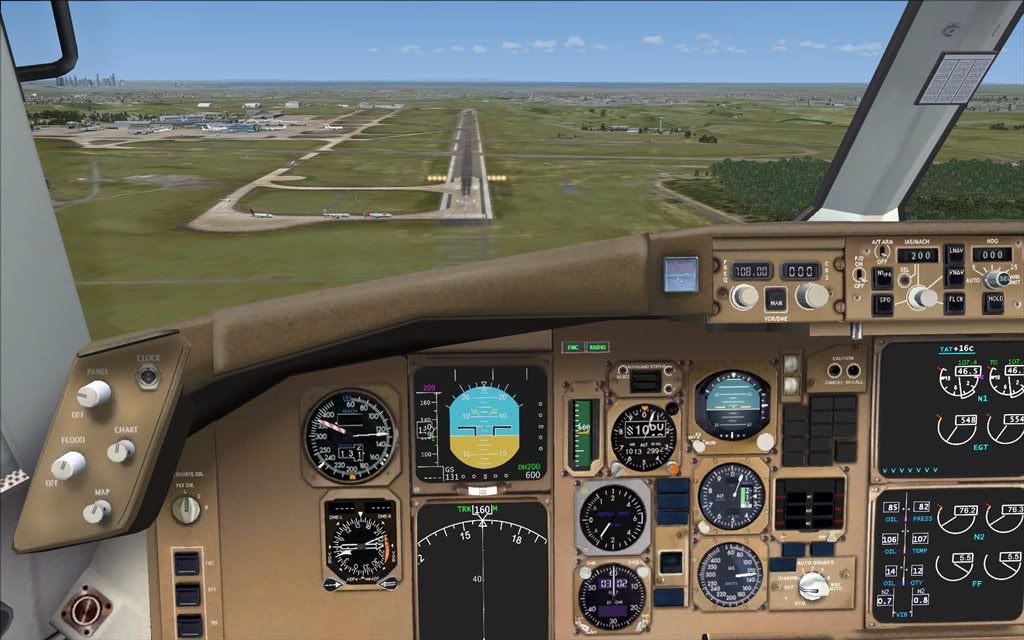Image resolution: width=1024 pixels, height=640 pixels.
Task: Open the FMC panel
Action: [573, 347]
